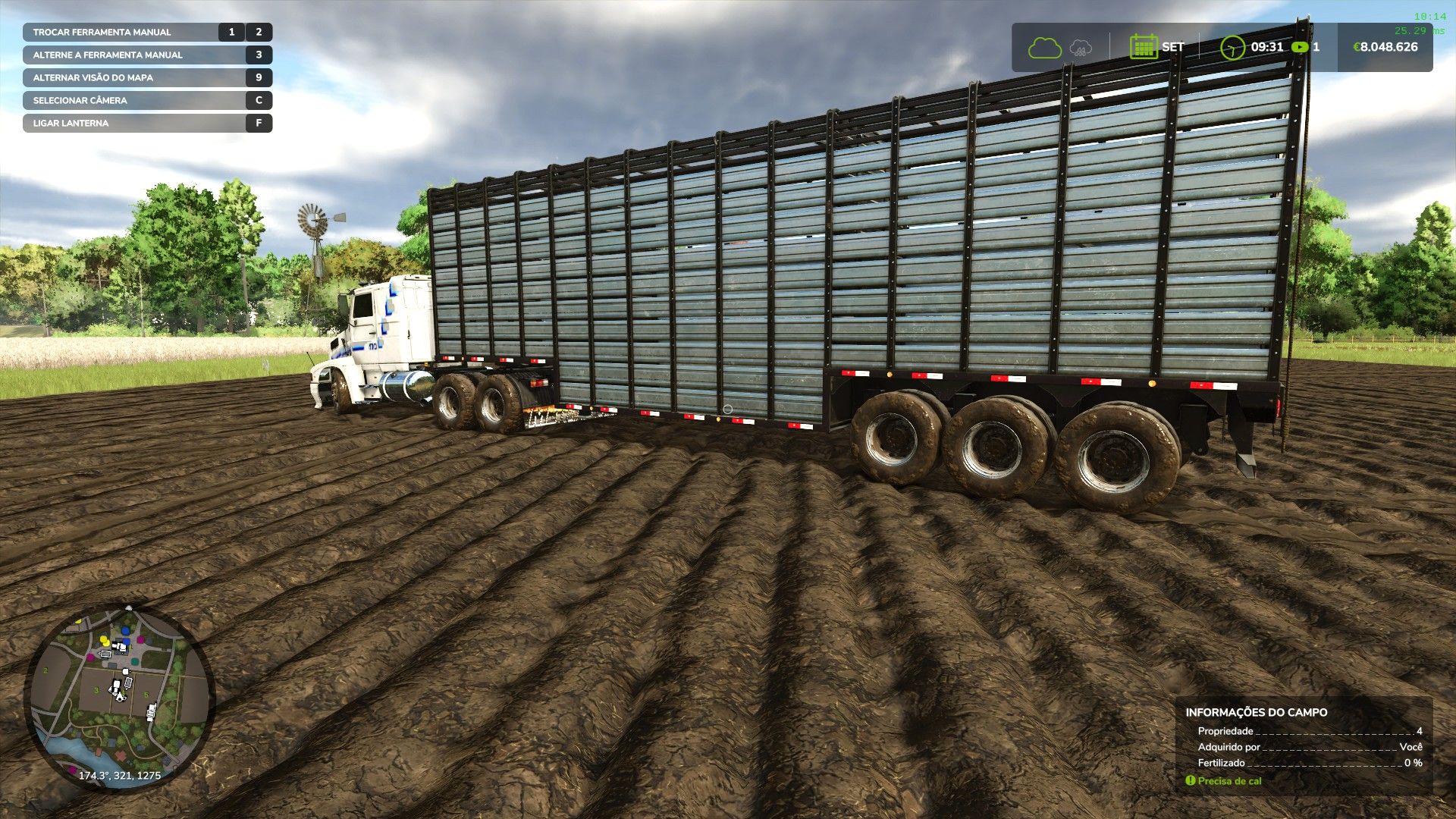The width and height of the screenshot is (1456, 819).
Task: Click the green cloud weather icon
Action: pos(1044,48)
